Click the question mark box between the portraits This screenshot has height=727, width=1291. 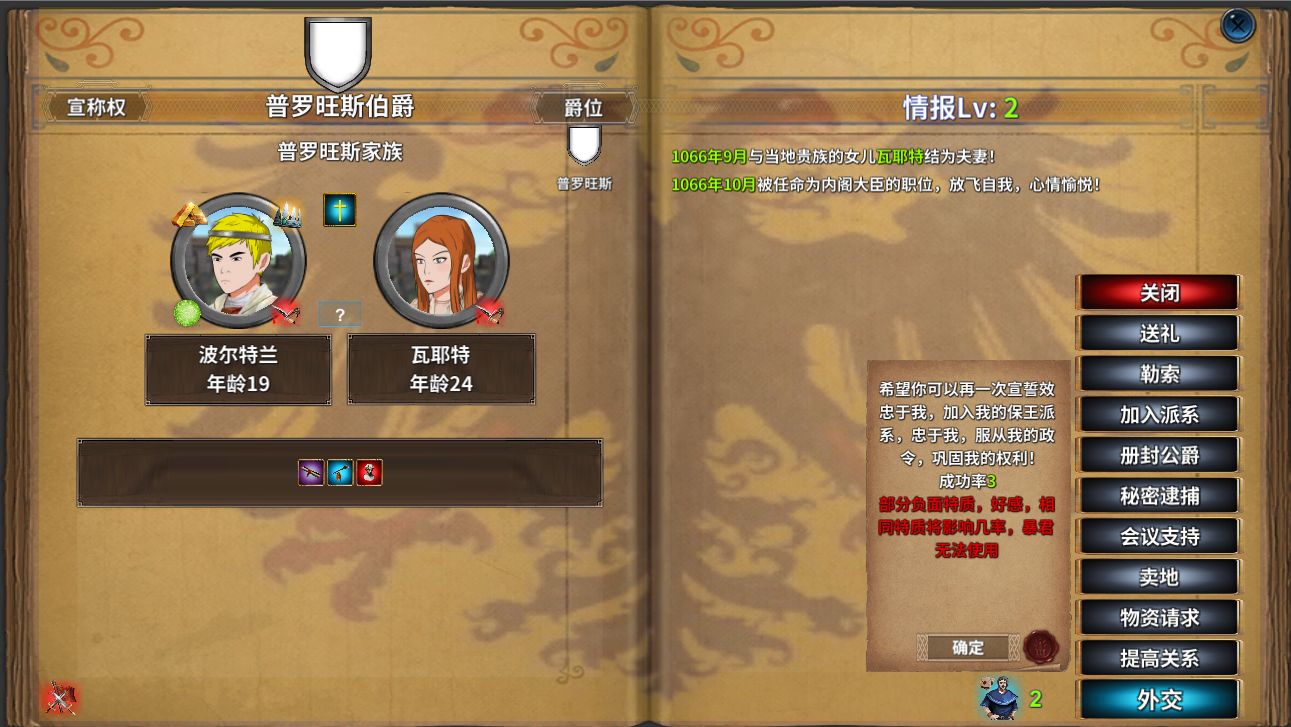pyautogui.click(x=340, y=314)
